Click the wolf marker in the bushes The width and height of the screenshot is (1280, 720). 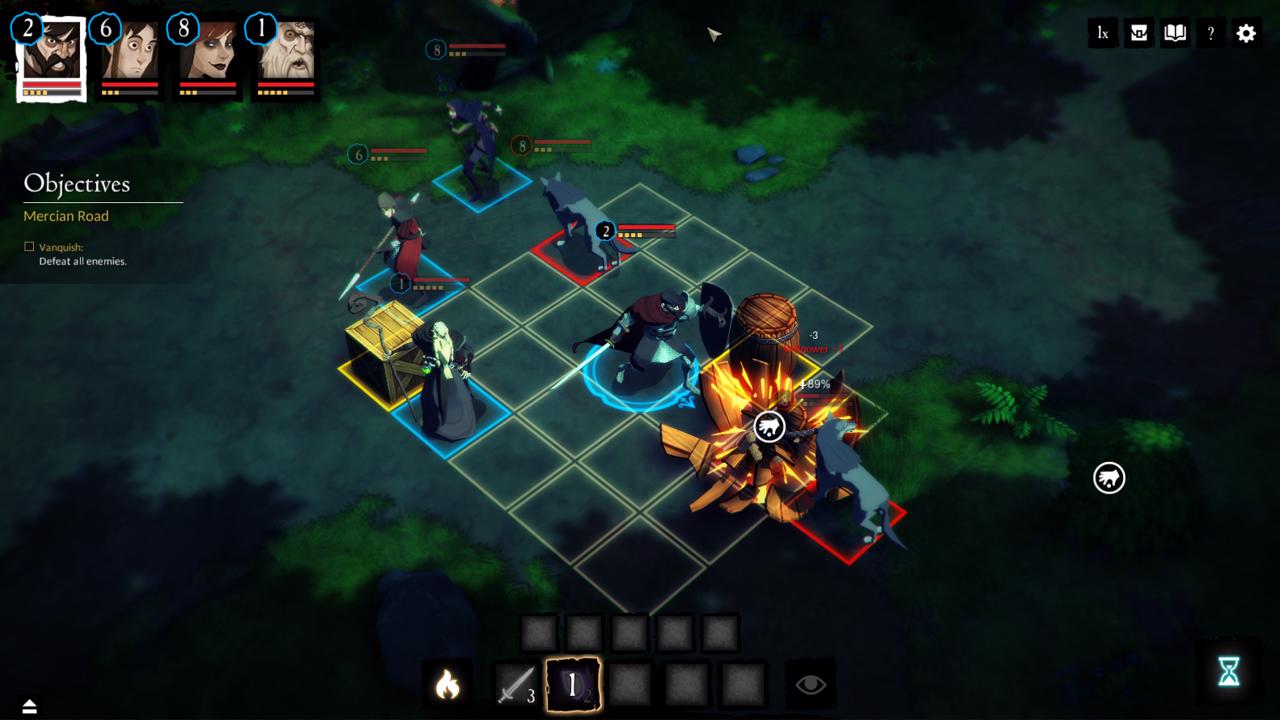coord(1109,478)
